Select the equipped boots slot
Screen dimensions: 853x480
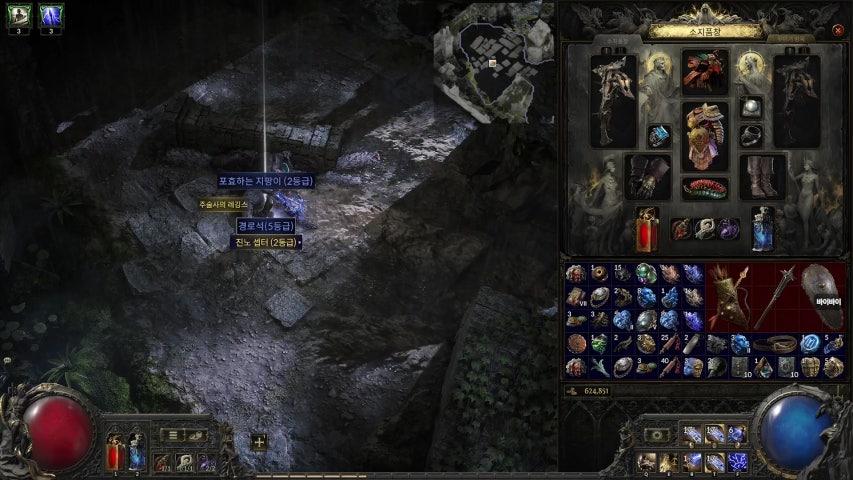pyautogui.click(x=763, y=176)
